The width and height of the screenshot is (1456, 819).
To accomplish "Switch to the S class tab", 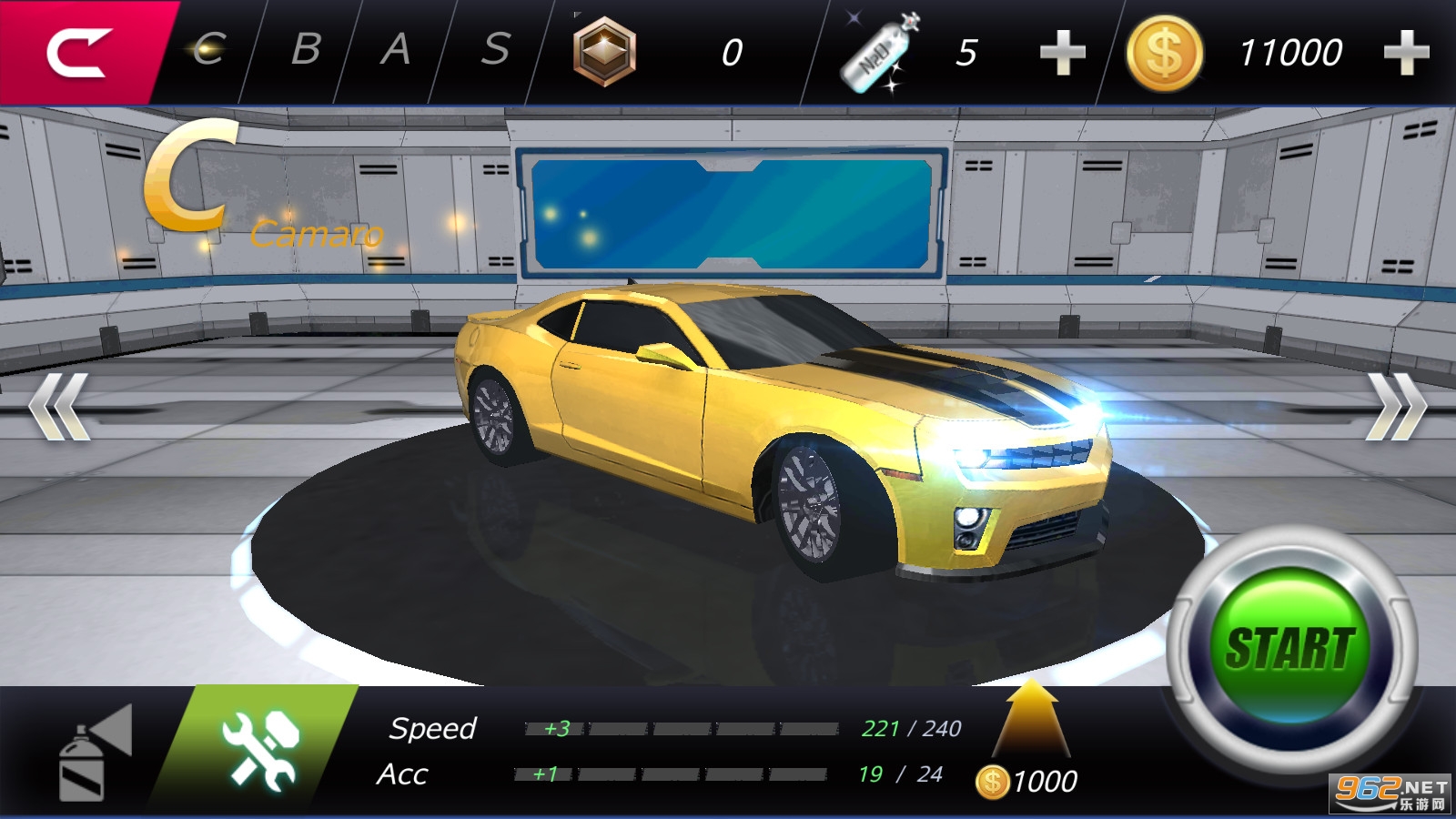I will point(494,50).
